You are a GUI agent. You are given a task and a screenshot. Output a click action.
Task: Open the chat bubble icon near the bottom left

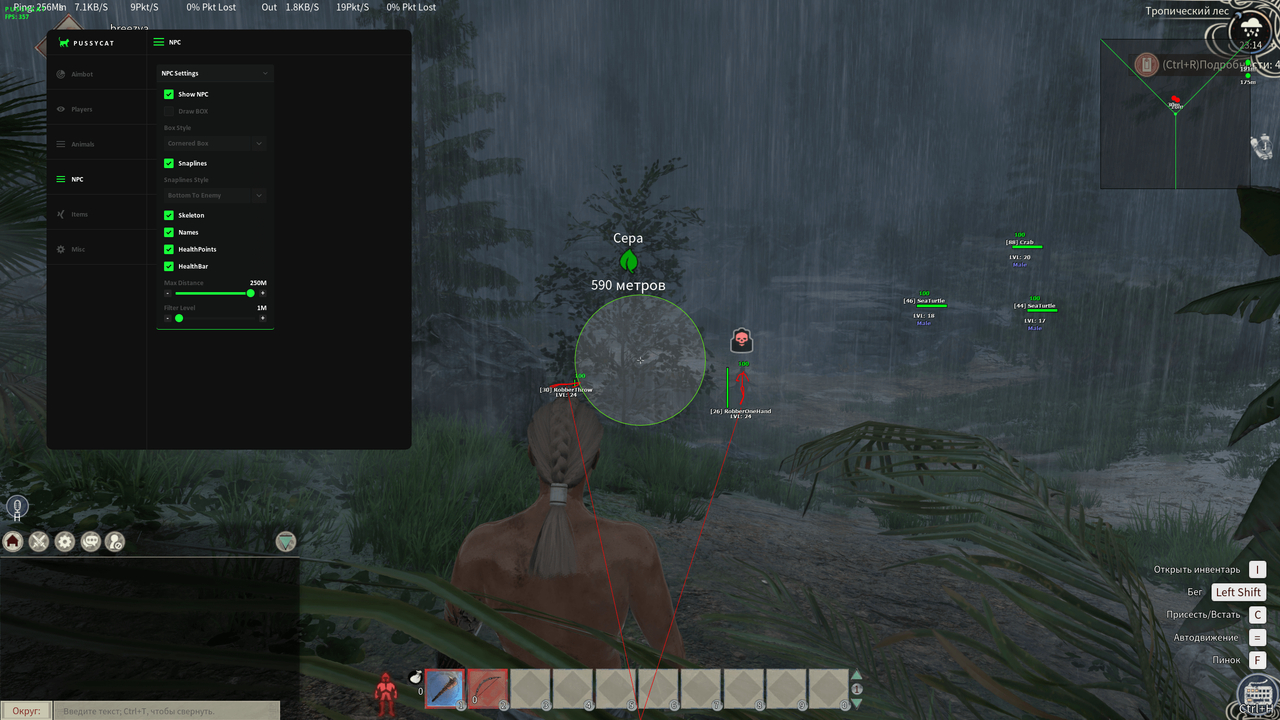pyautogui.click(x=90, y=541)
